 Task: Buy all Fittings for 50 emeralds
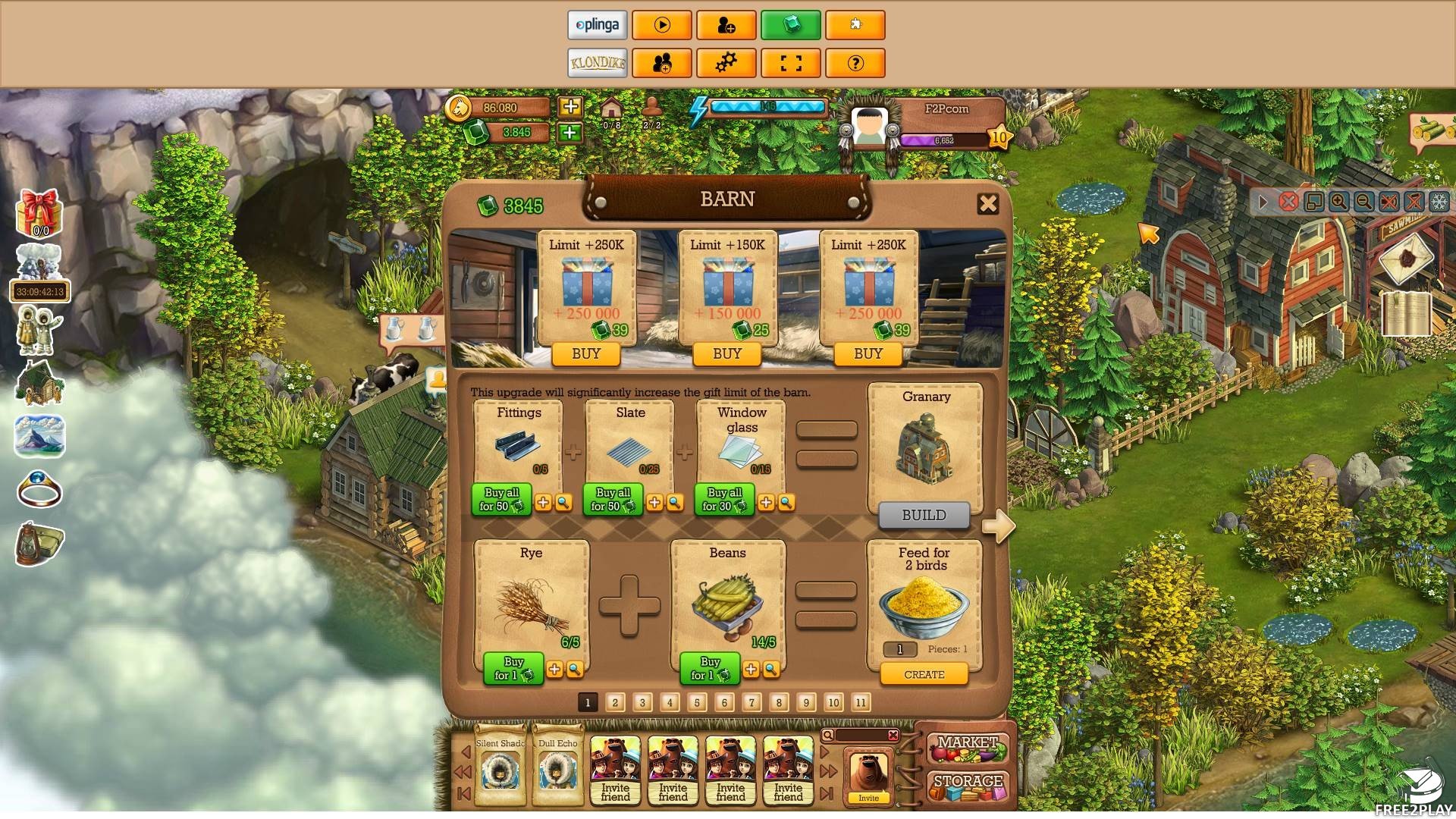point(501,500)
